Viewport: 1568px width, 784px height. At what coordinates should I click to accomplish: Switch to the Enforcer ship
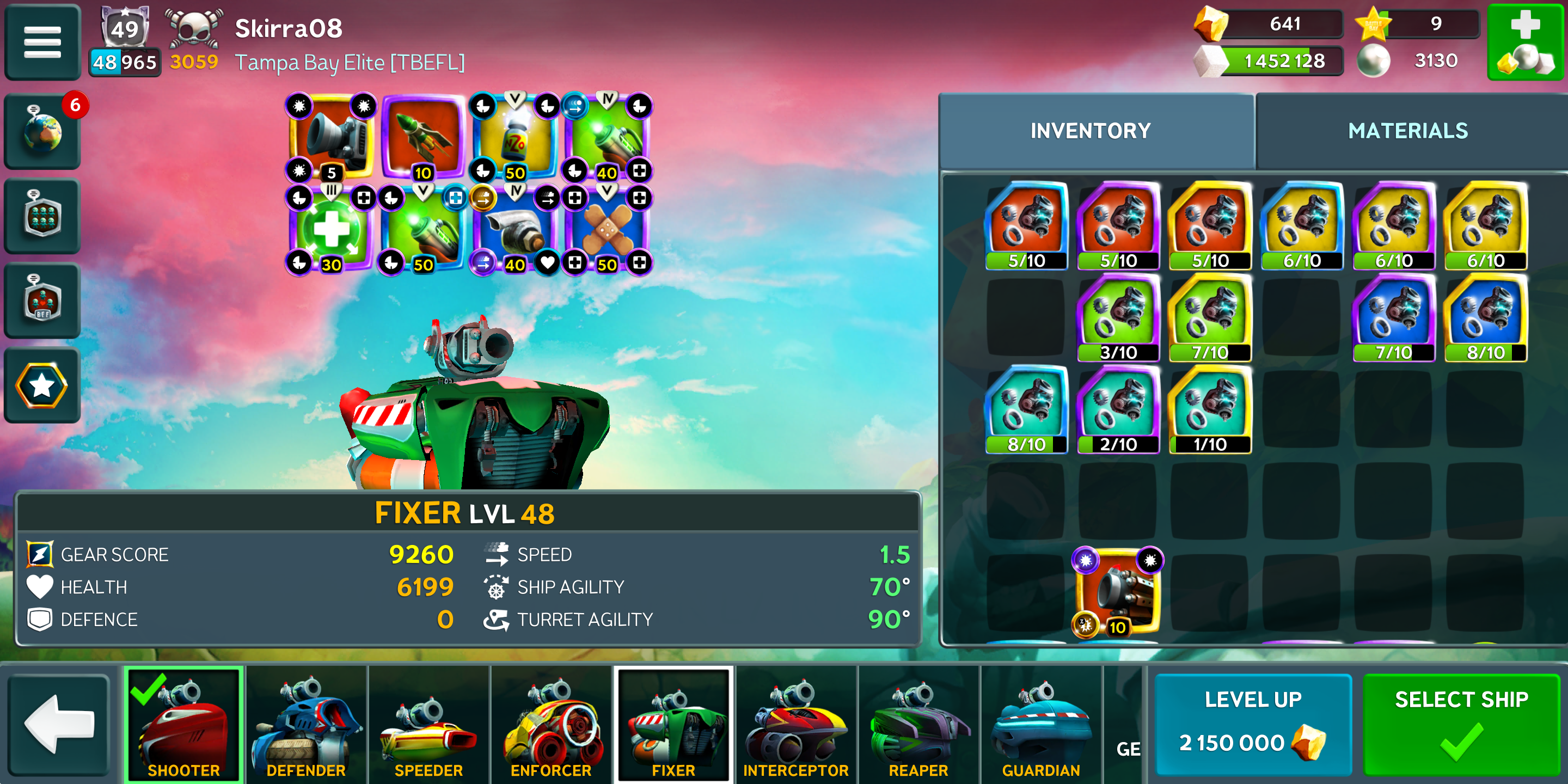(x=551, y=724)
